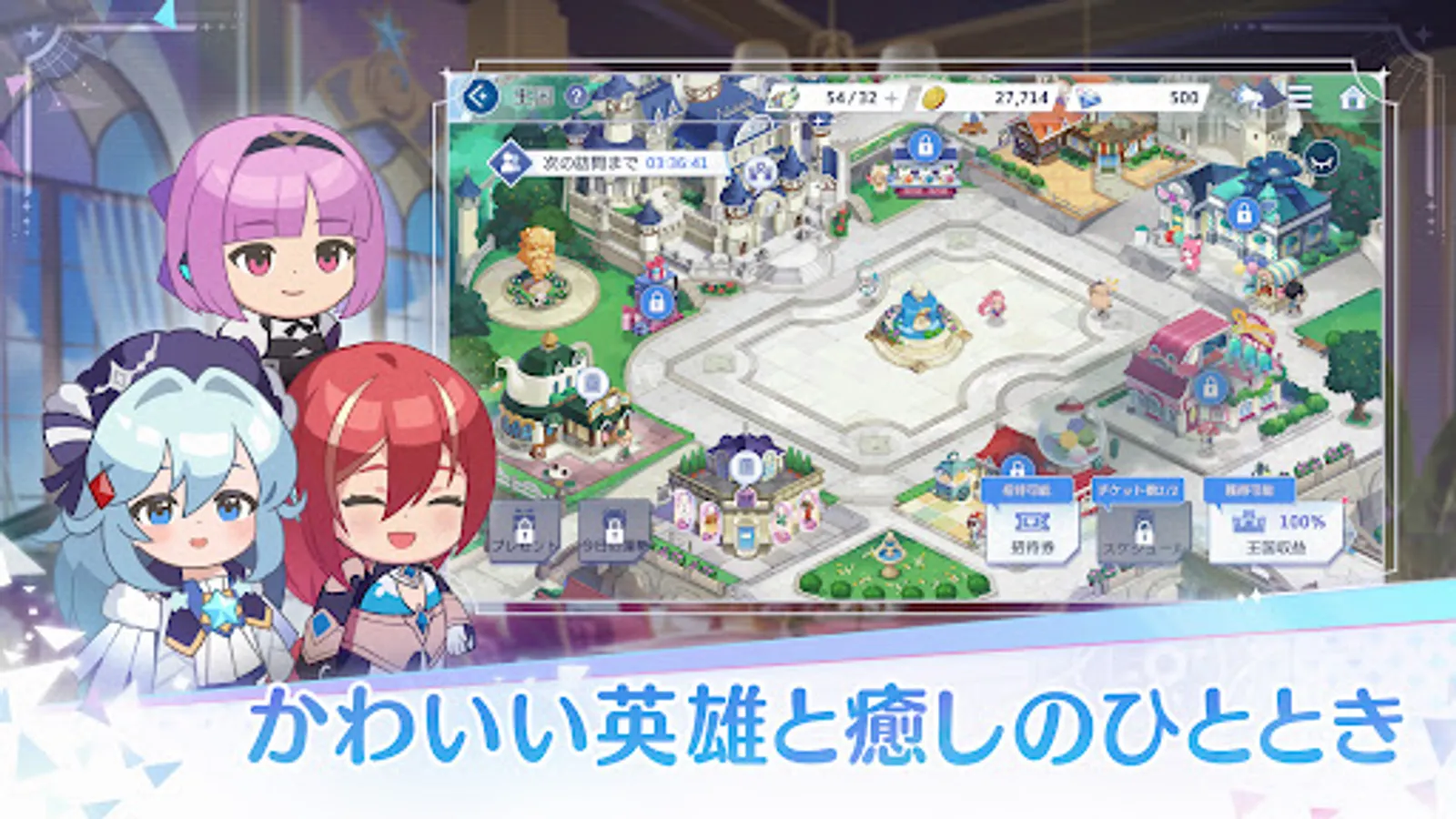Open the hamburger menu at top right
Screen dimensions: 1456x819
[x=1301, y=96]
